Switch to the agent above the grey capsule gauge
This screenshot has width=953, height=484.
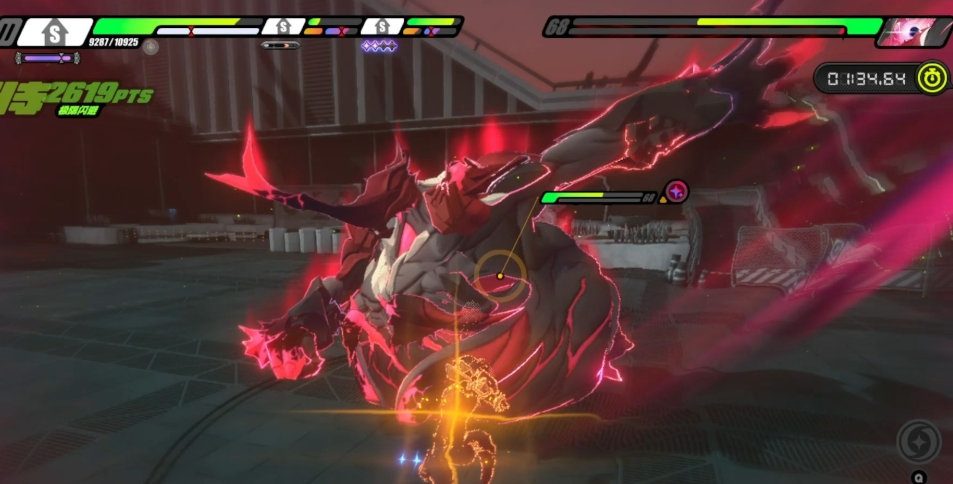(285, 27)
